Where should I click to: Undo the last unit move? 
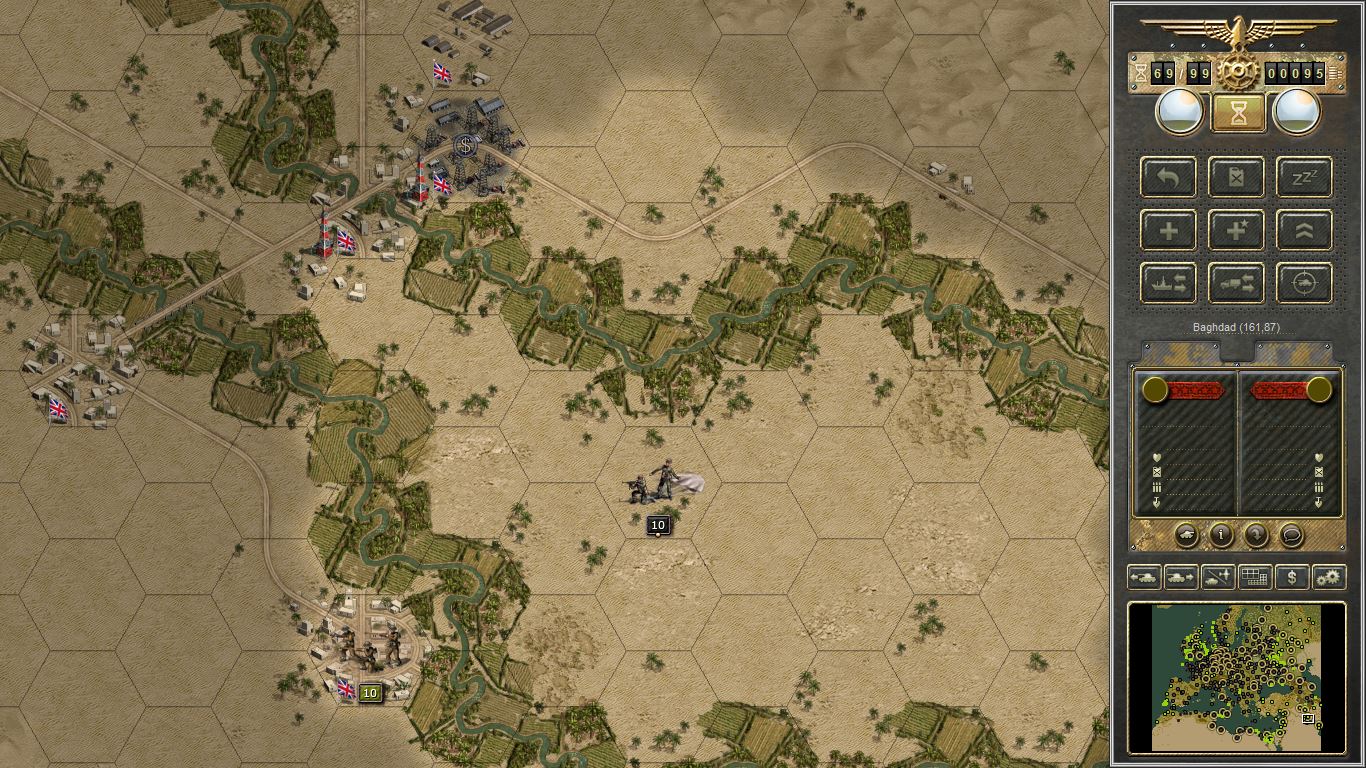click(1168, 177)
